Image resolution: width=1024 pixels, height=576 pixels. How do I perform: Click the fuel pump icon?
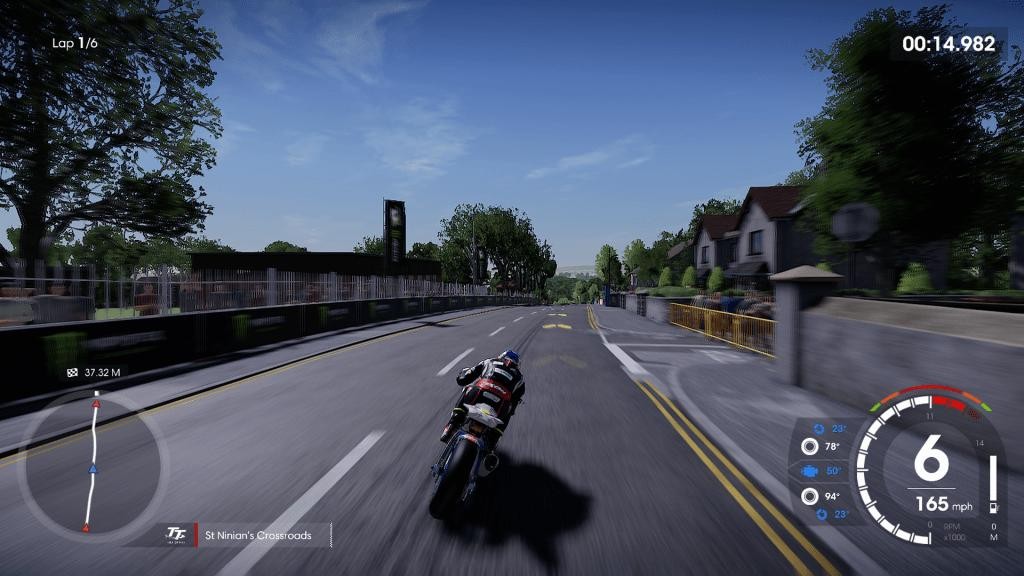point(993,510)
